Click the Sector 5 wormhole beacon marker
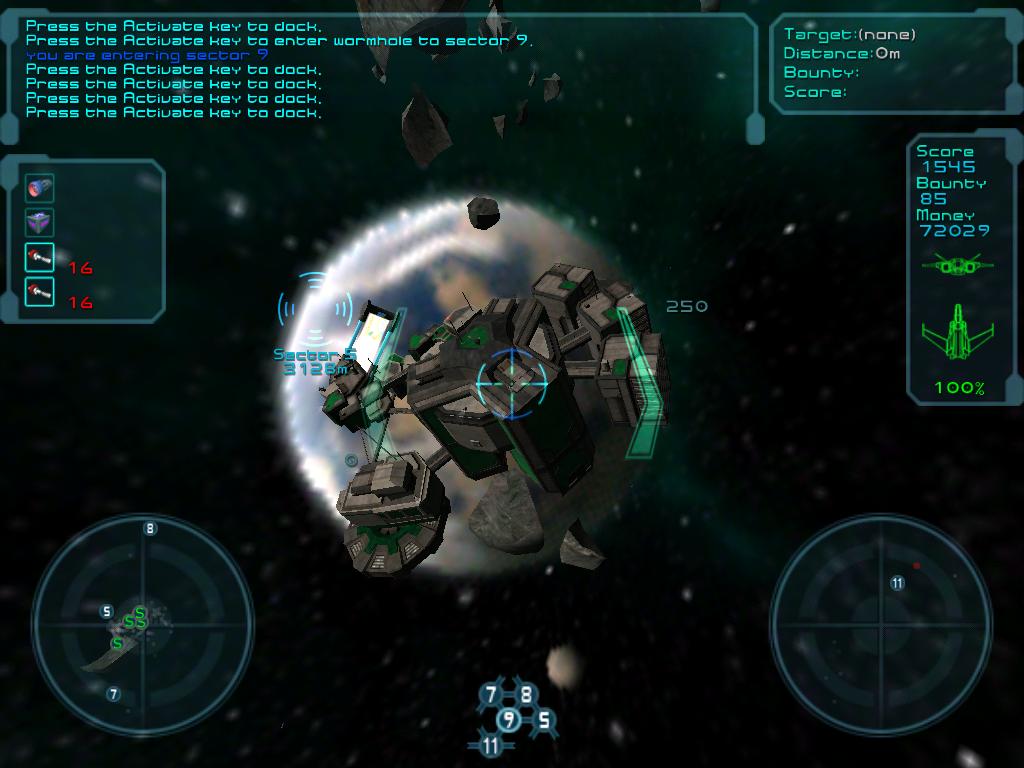Image resolution: width=1024 pixels, height=768 pixels. [x=315, y=309]
